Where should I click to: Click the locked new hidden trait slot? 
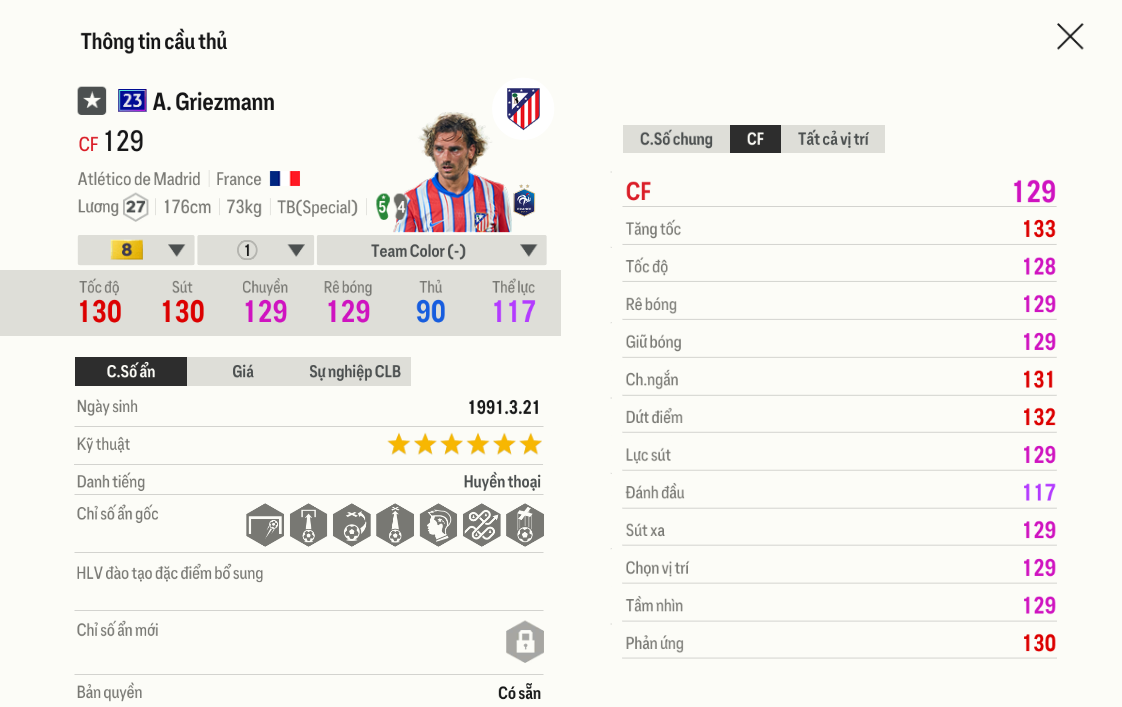tap(525, 641)
